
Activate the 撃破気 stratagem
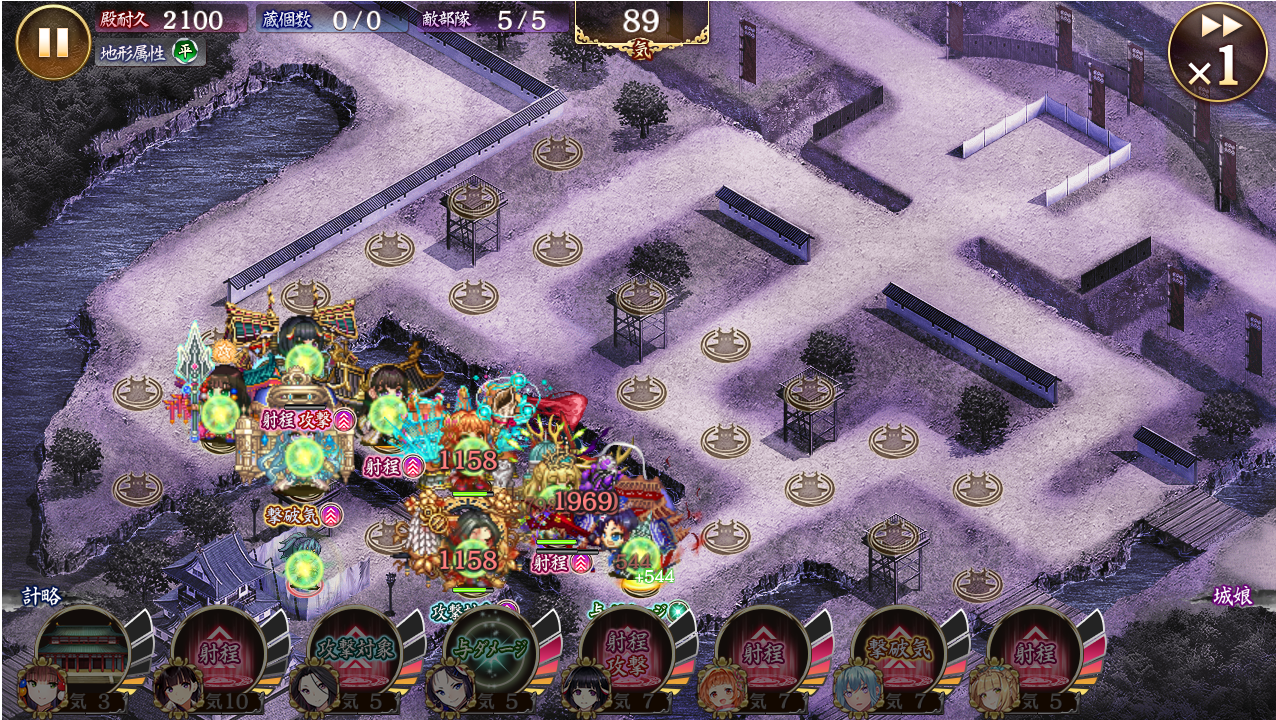[x=899, y=653]
